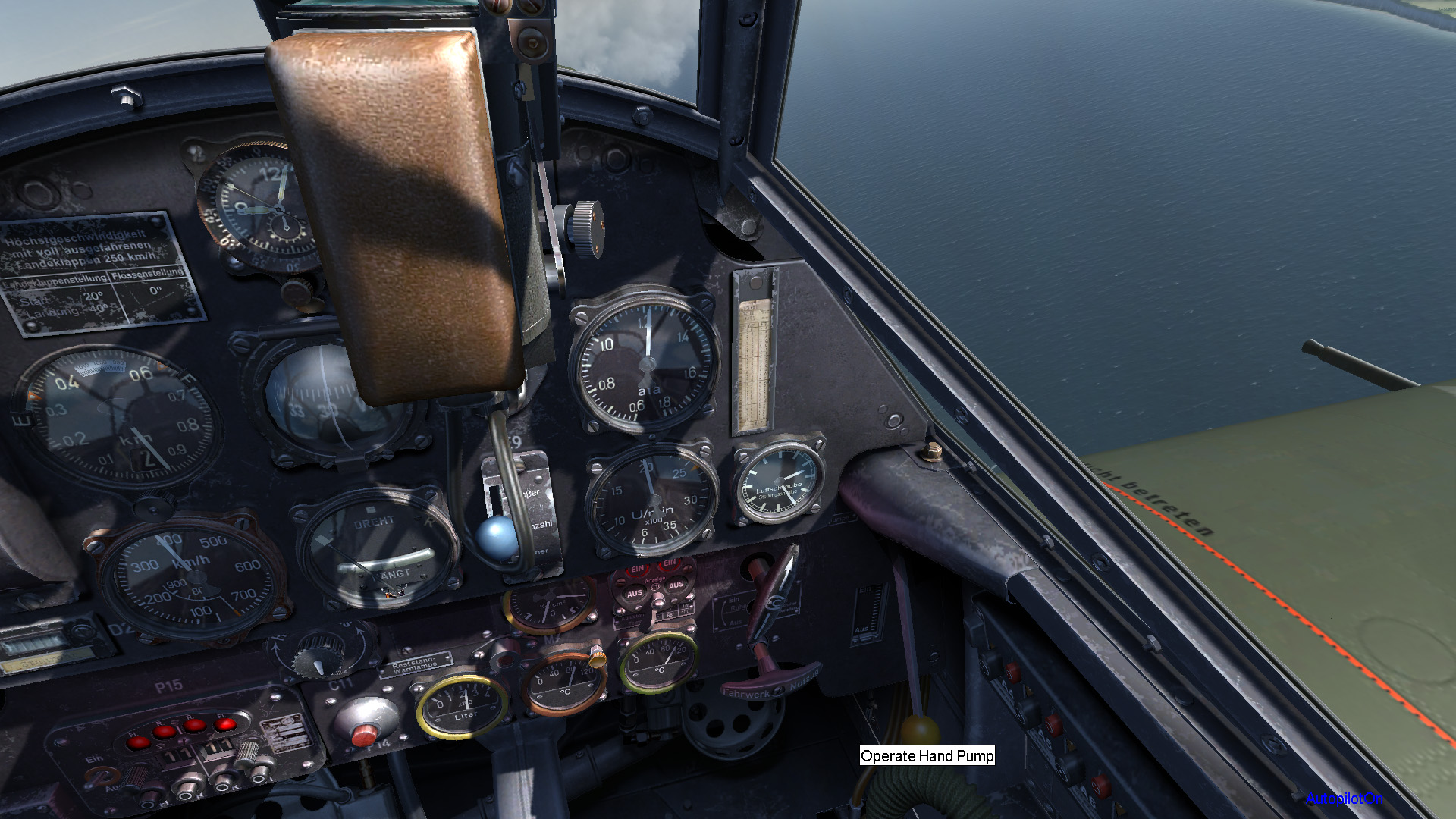Viewport: 1456px width, 819px height.
Task: Click the blue ball knob lever
Action: (497, 535)
